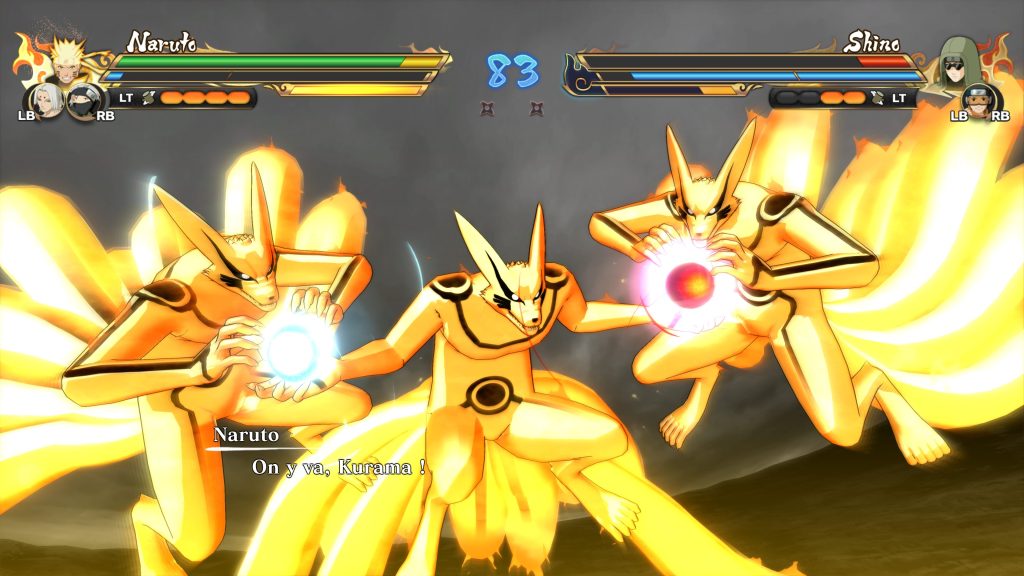The image size is (1024, 576).
Task: Click Shino's substitution log icon
Action: pyautogui.click(x=878, y=97)
